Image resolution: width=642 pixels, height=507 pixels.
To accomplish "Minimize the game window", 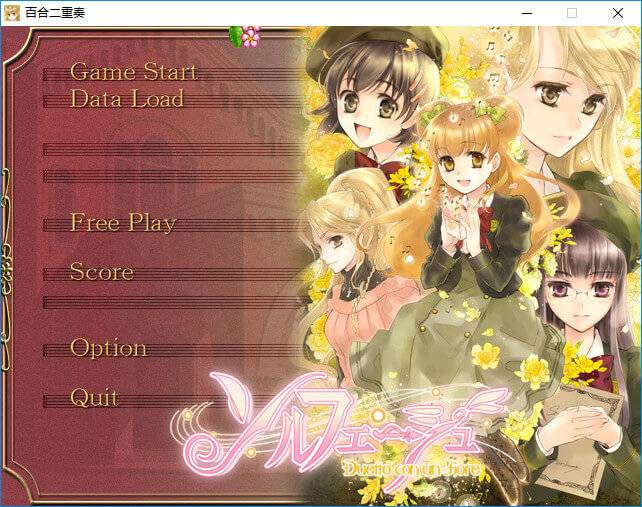I will coord(527,13).
